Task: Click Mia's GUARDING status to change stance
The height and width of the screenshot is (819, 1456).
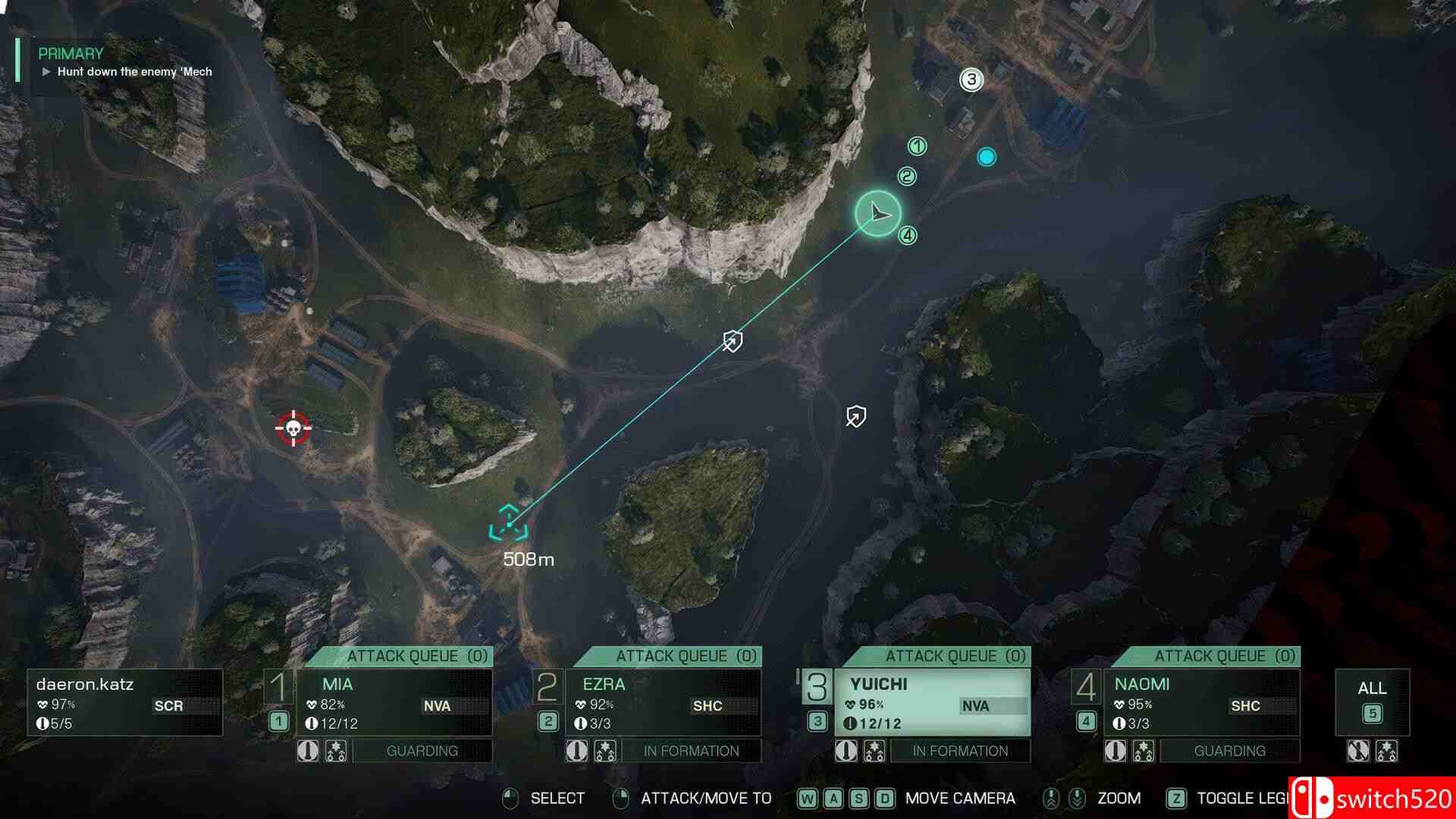Action: pos(422,751)
